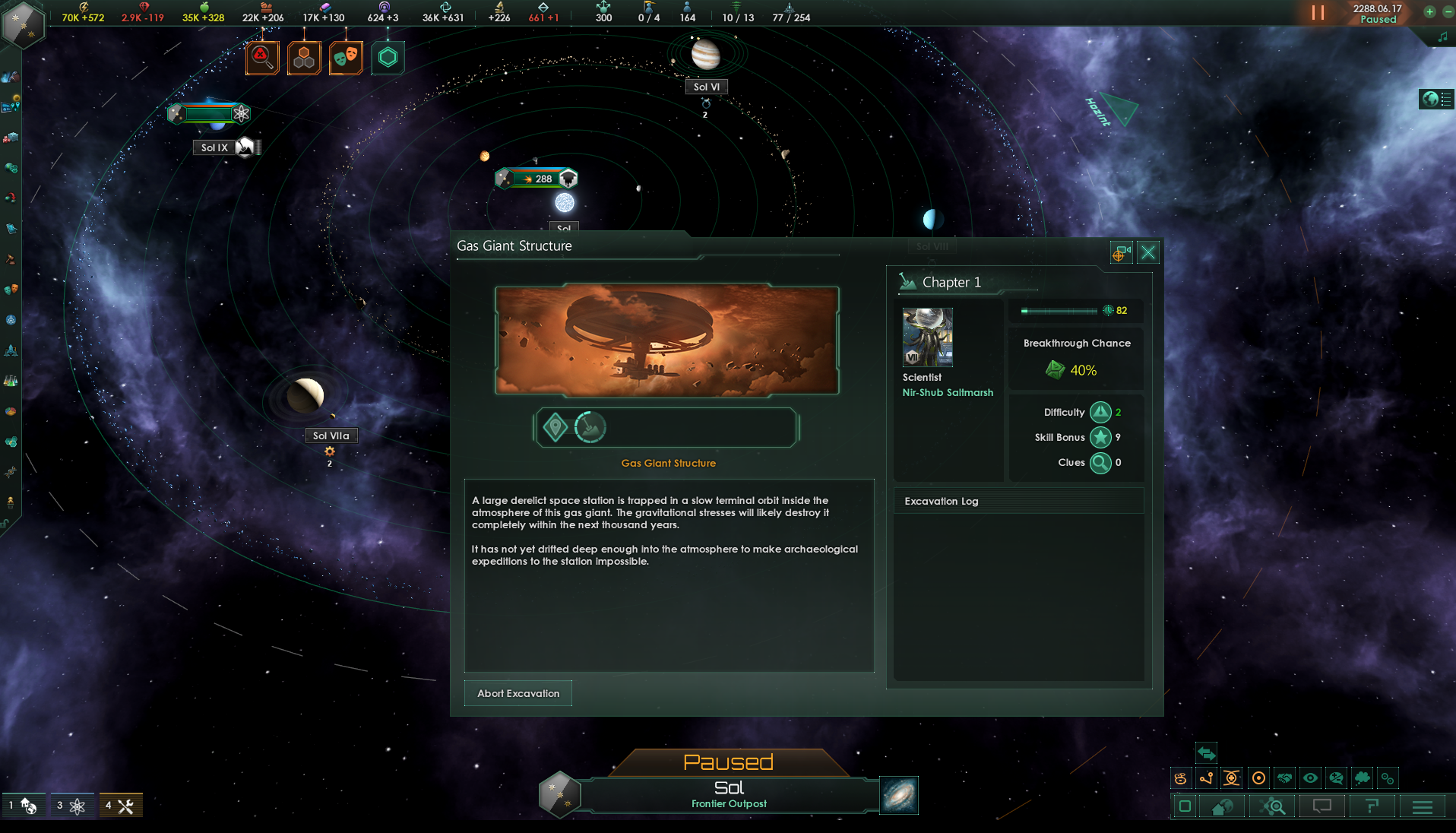Enable the intel eye map mode
The image size is (1456, 833).
[1310, 778]
